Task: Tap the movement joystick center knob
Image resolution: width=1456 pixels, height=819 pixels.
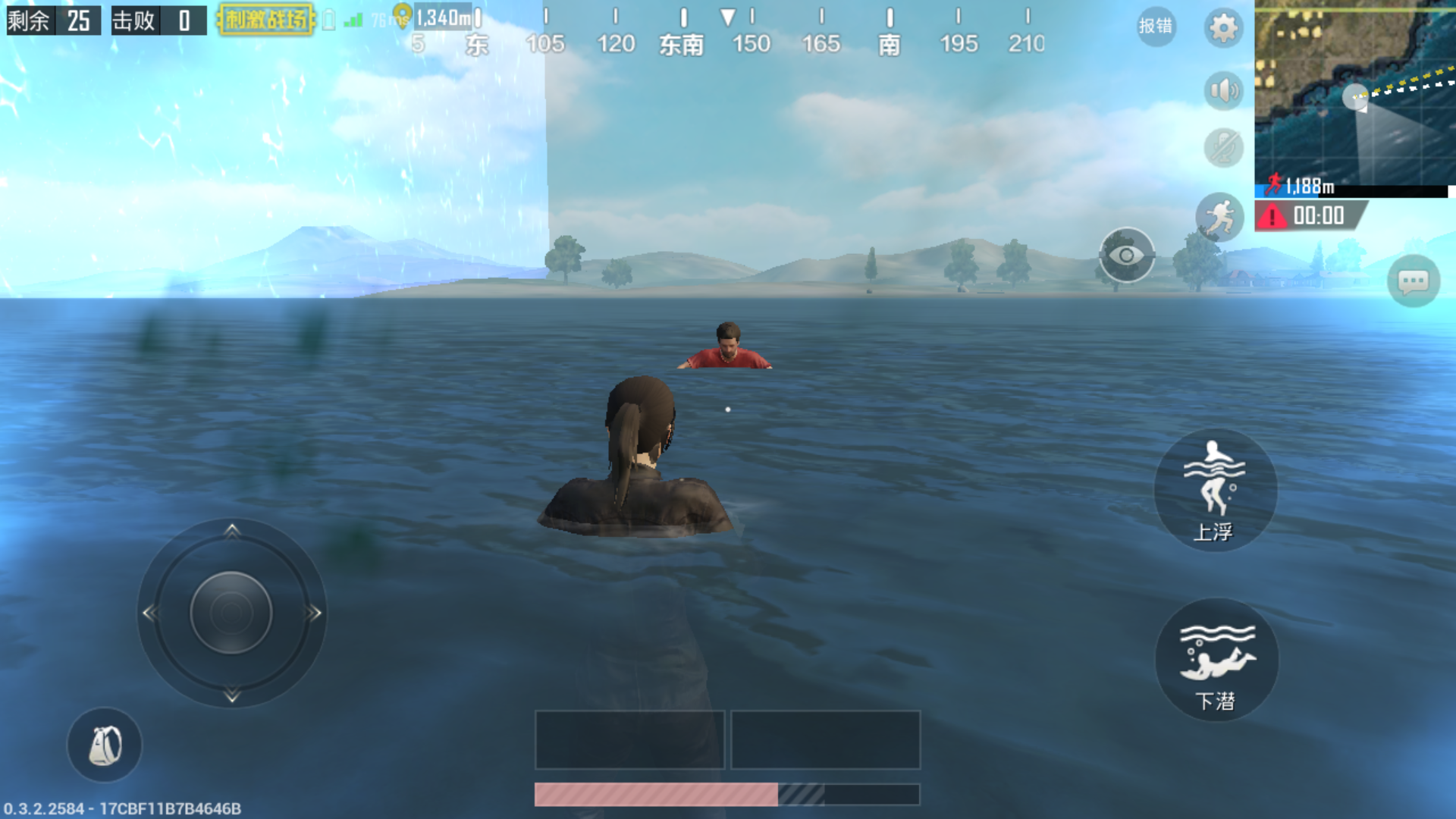Action: click(x=231, y=613)
